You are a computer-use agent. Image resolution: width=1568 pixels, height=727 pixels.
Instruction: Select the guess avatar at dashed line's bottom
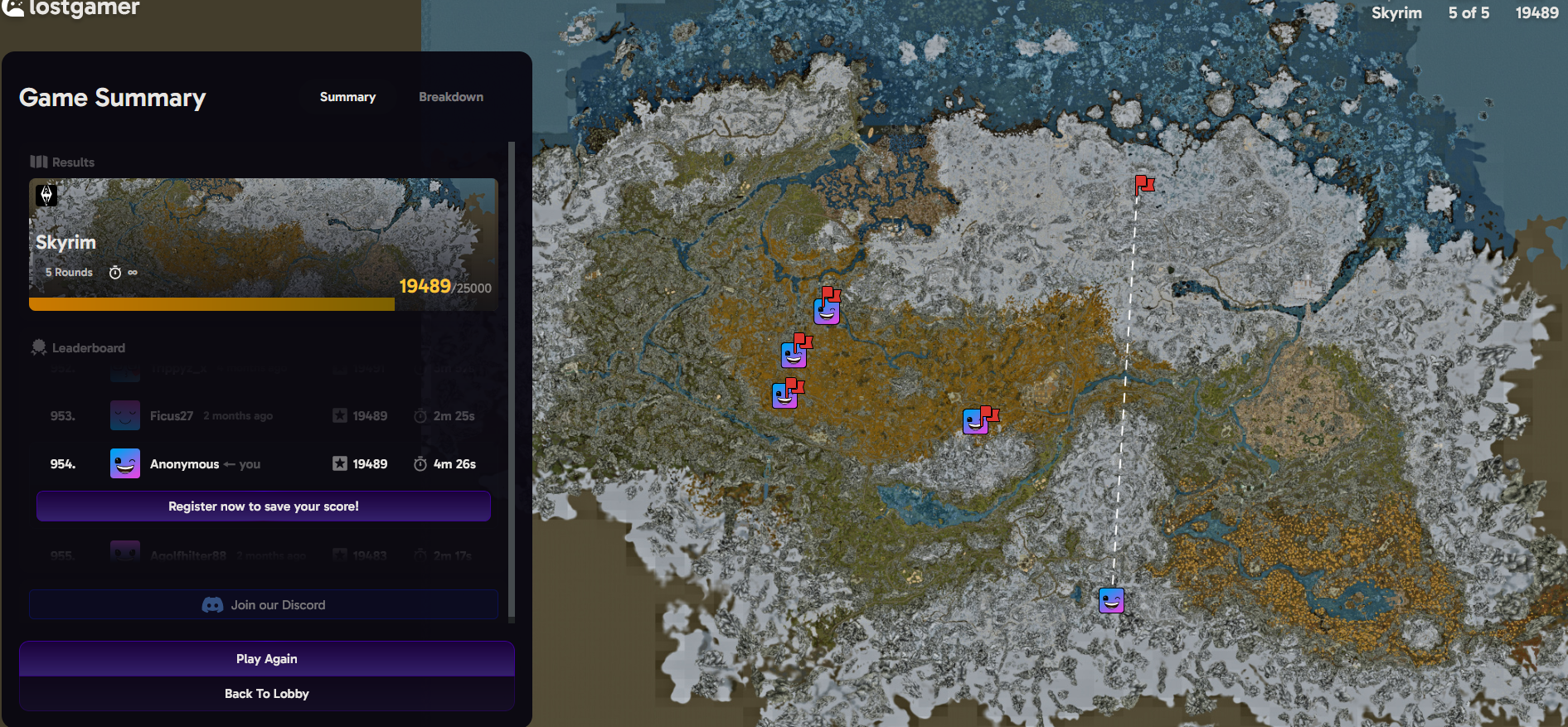pyautogui.click(x=1111, y=599)
